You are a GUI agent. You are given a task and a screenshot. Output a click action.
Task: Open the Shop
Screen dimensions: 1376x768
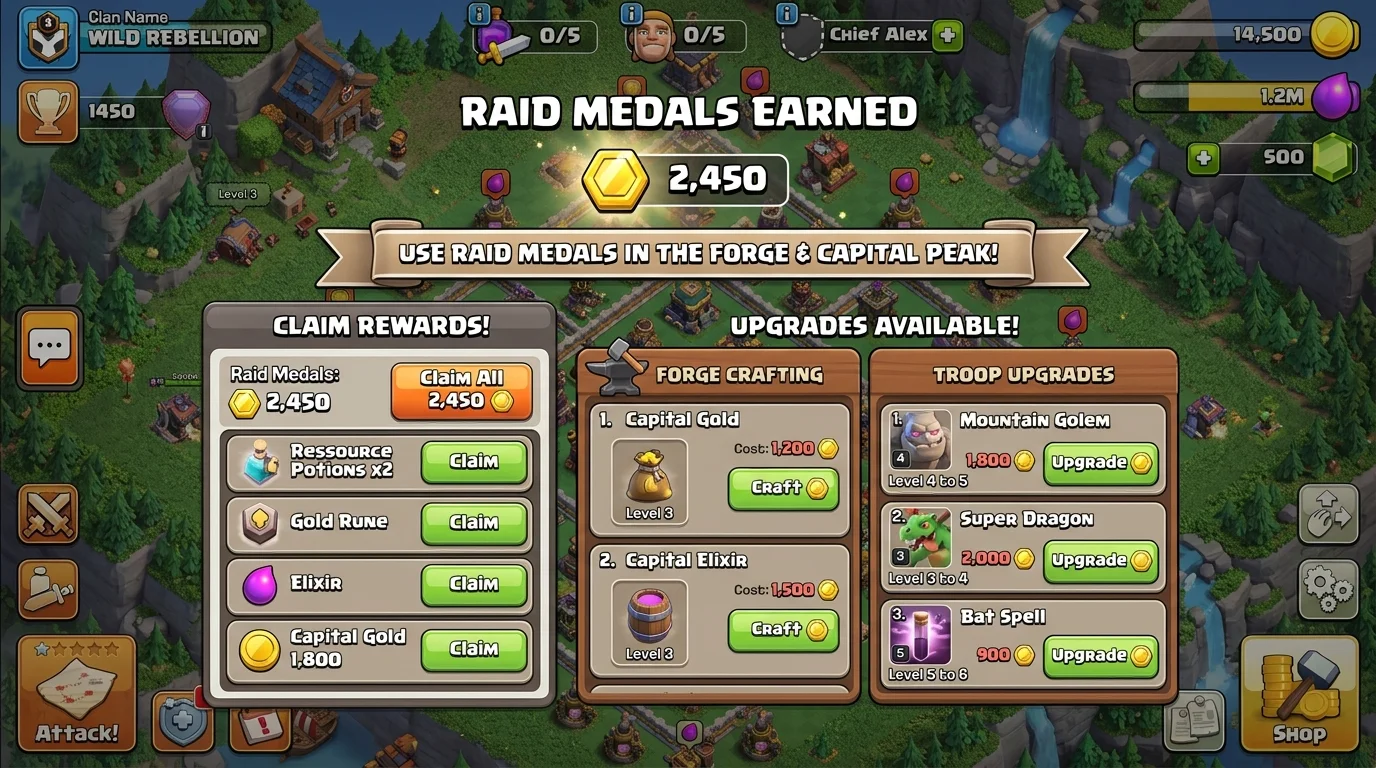(1298, 694)
